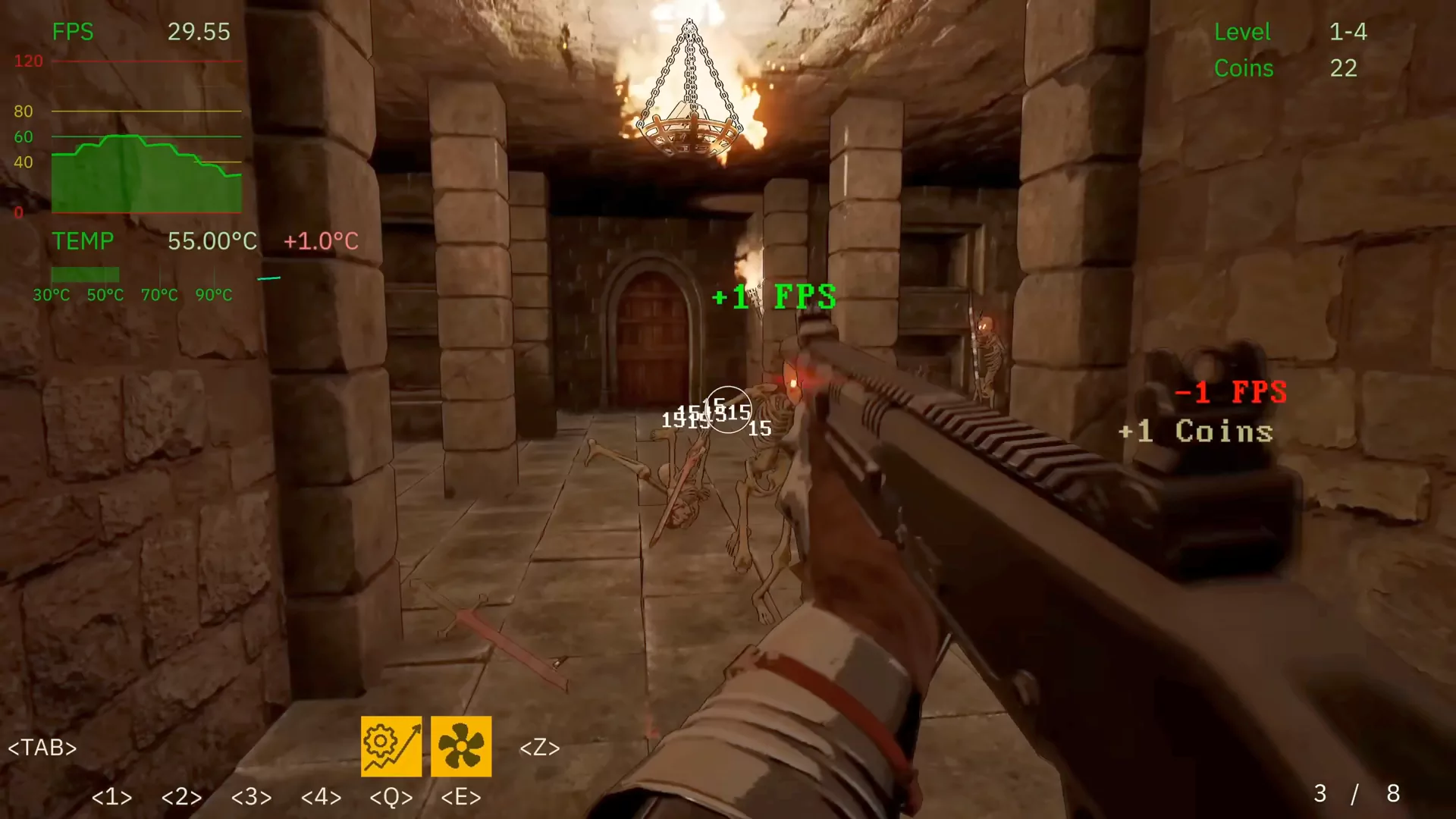The height and width of the screenshot is (819, 1456).
Task: Expand the <TAB> menu indicator
Action: coord(42,748)
